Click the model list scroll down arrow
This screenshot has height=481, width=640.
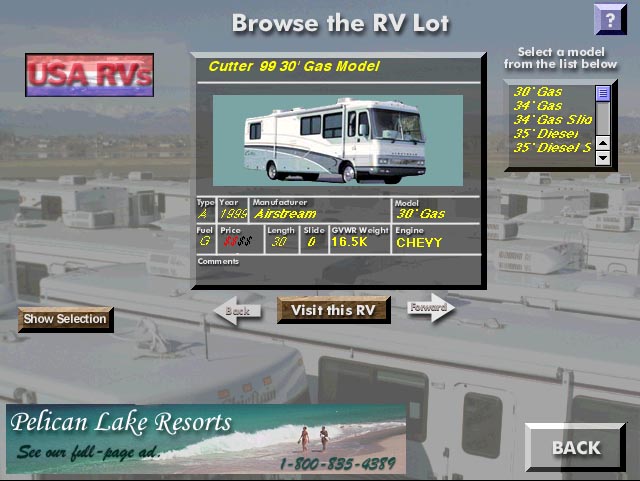click(603, 158)
